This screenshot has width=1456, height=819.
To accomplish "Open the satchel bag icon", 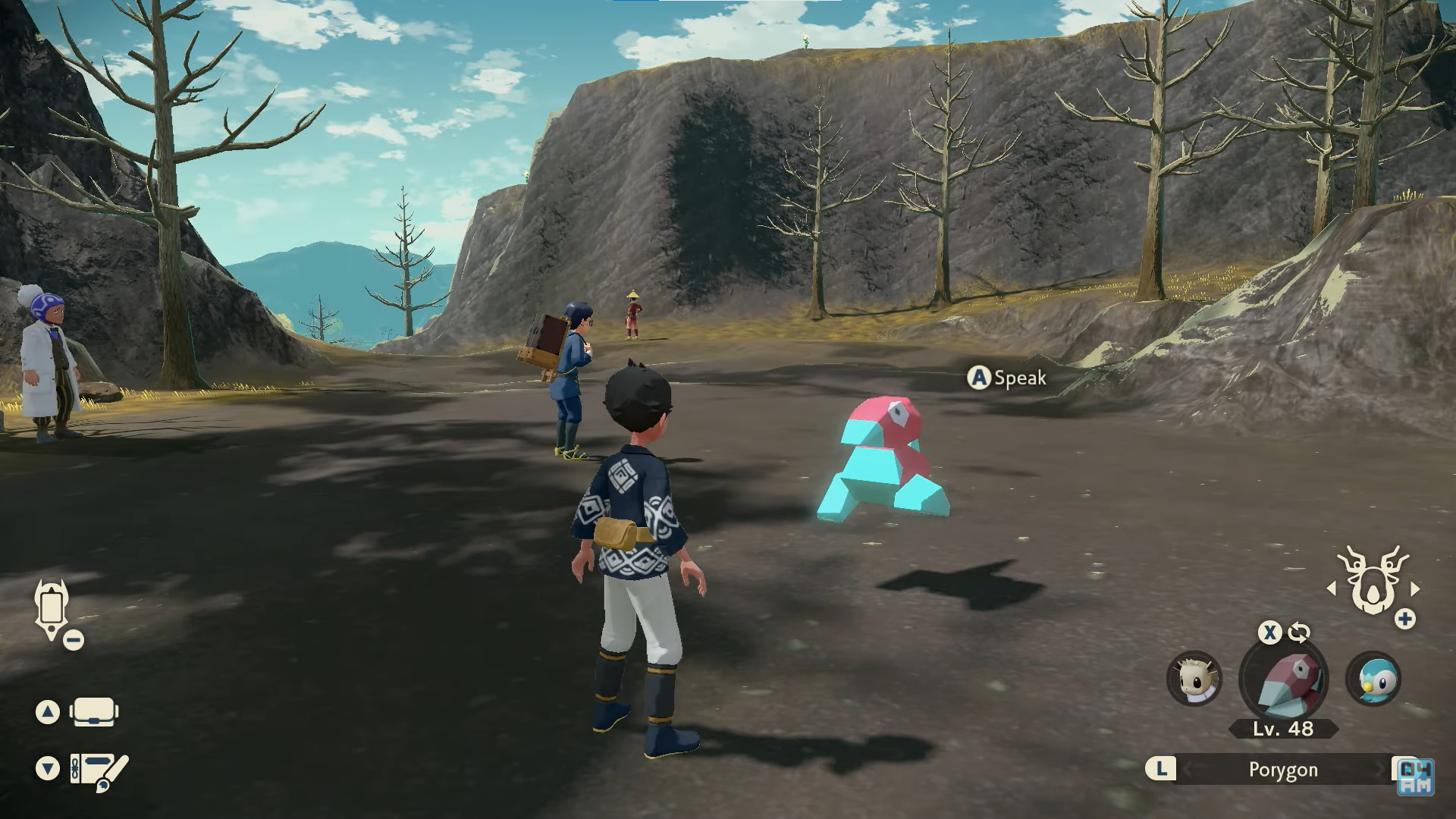I will pyautogui.click(x=94, y=712).
